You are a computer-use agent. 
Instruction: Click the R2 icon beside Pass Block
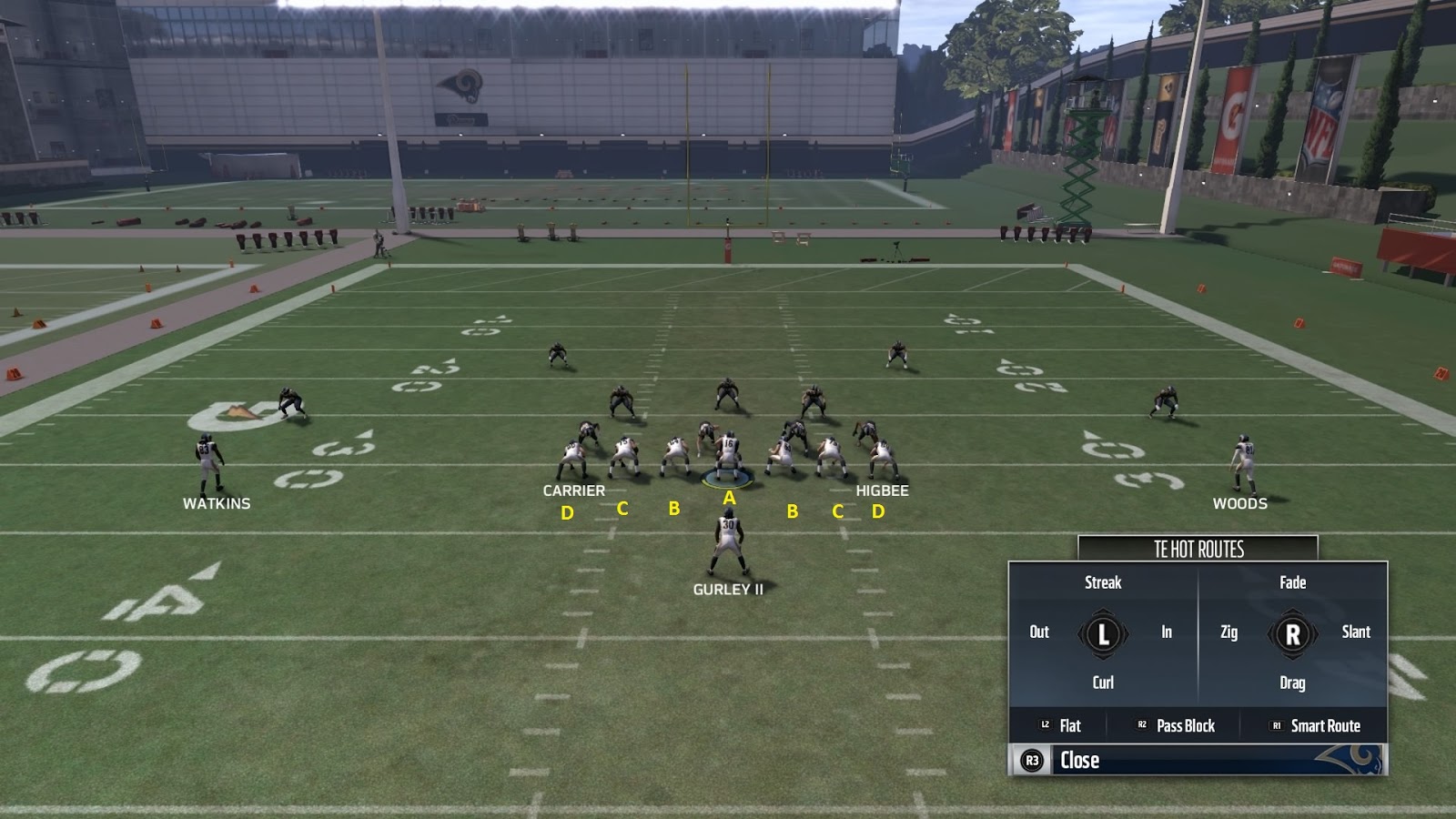tap(1142, 726)
